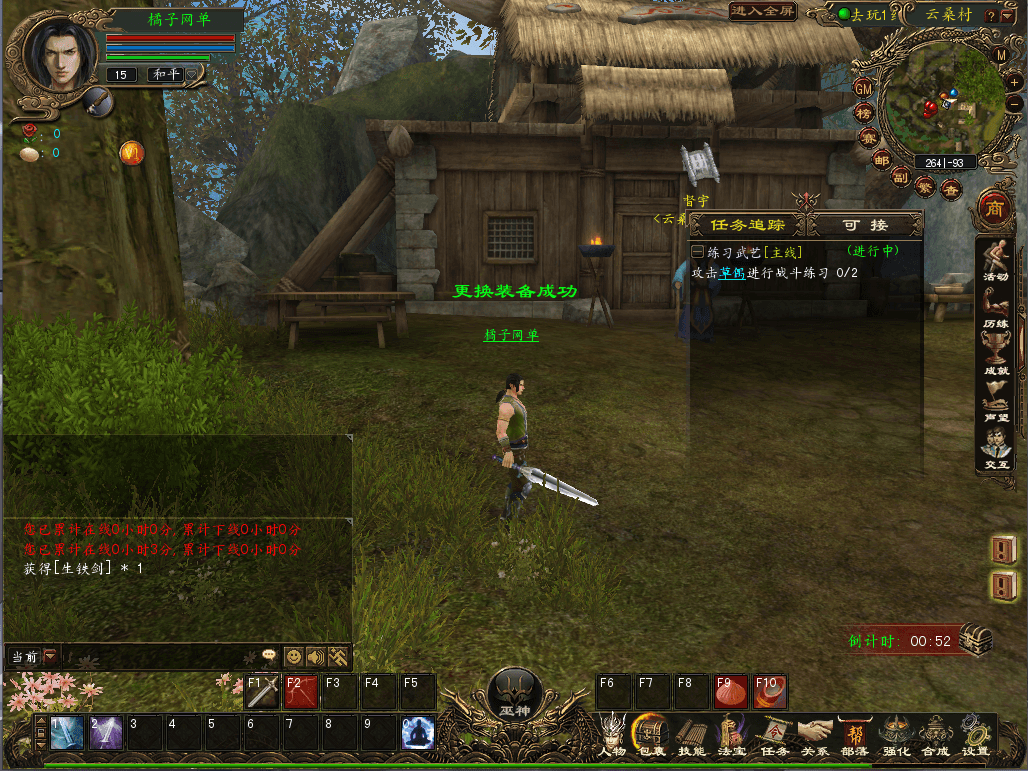Open the 当前 chat channel dropdown
This screenshot has height=771, width=1028.
[51, 656]
